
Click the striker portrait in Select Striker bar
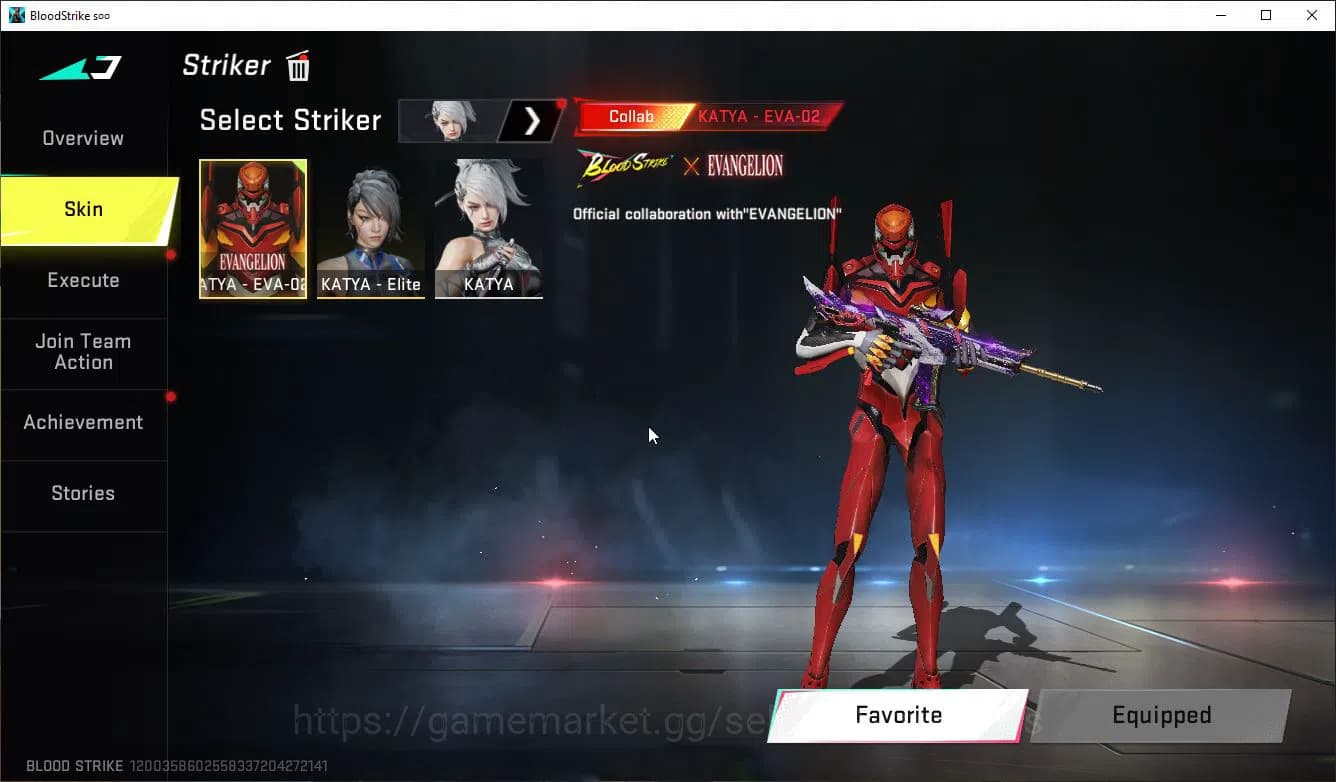(450, 120)
